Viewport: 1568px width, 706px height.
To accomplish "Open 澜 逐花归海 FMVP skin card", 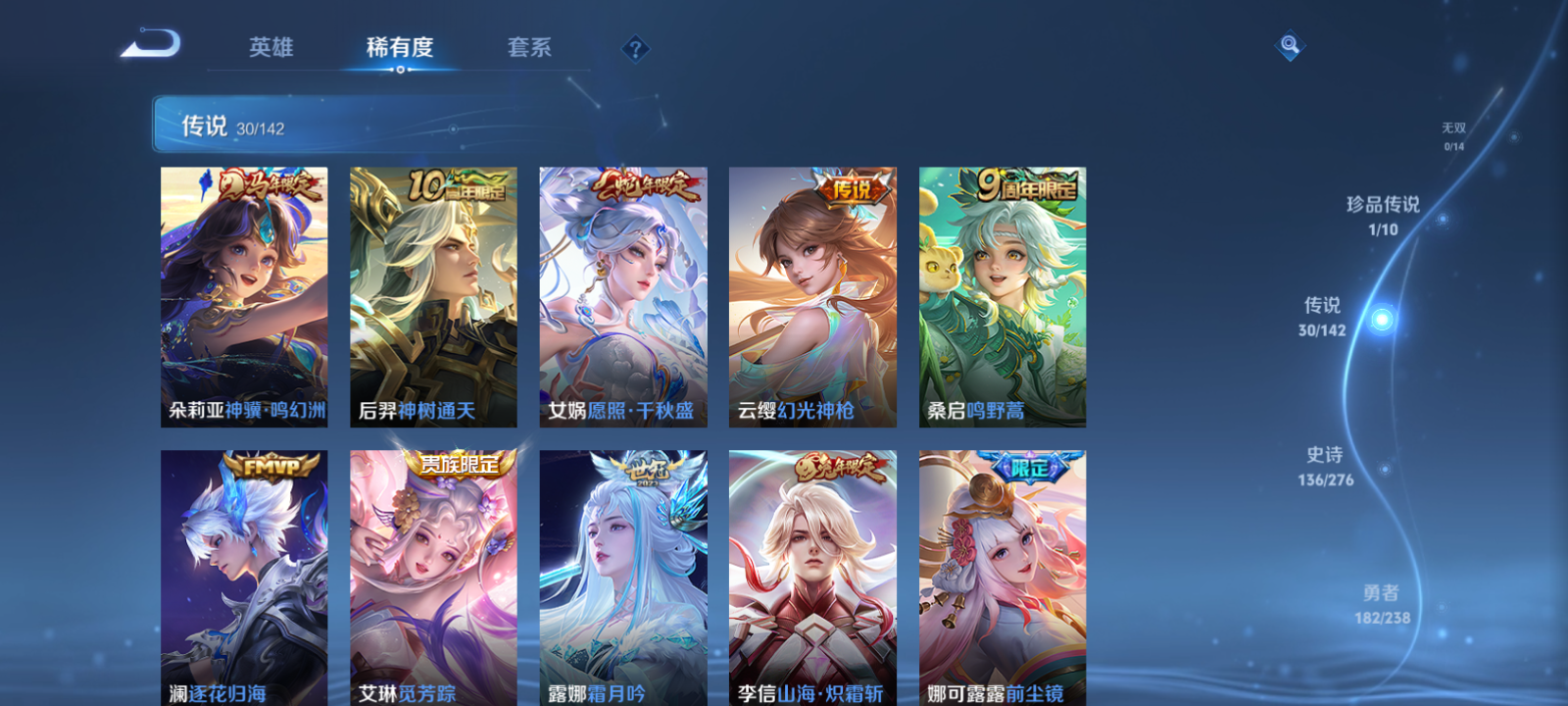I will 243,574.
